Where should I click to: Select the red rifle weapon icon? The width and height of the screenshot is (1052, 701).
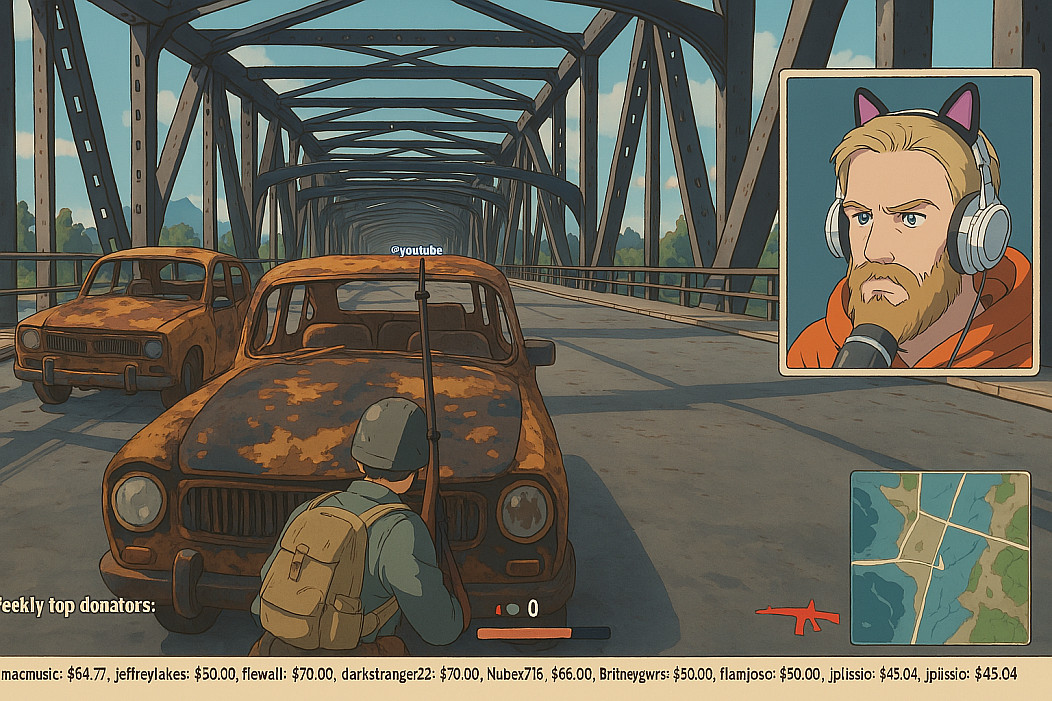pyautogui.click(x=797, y=616)
